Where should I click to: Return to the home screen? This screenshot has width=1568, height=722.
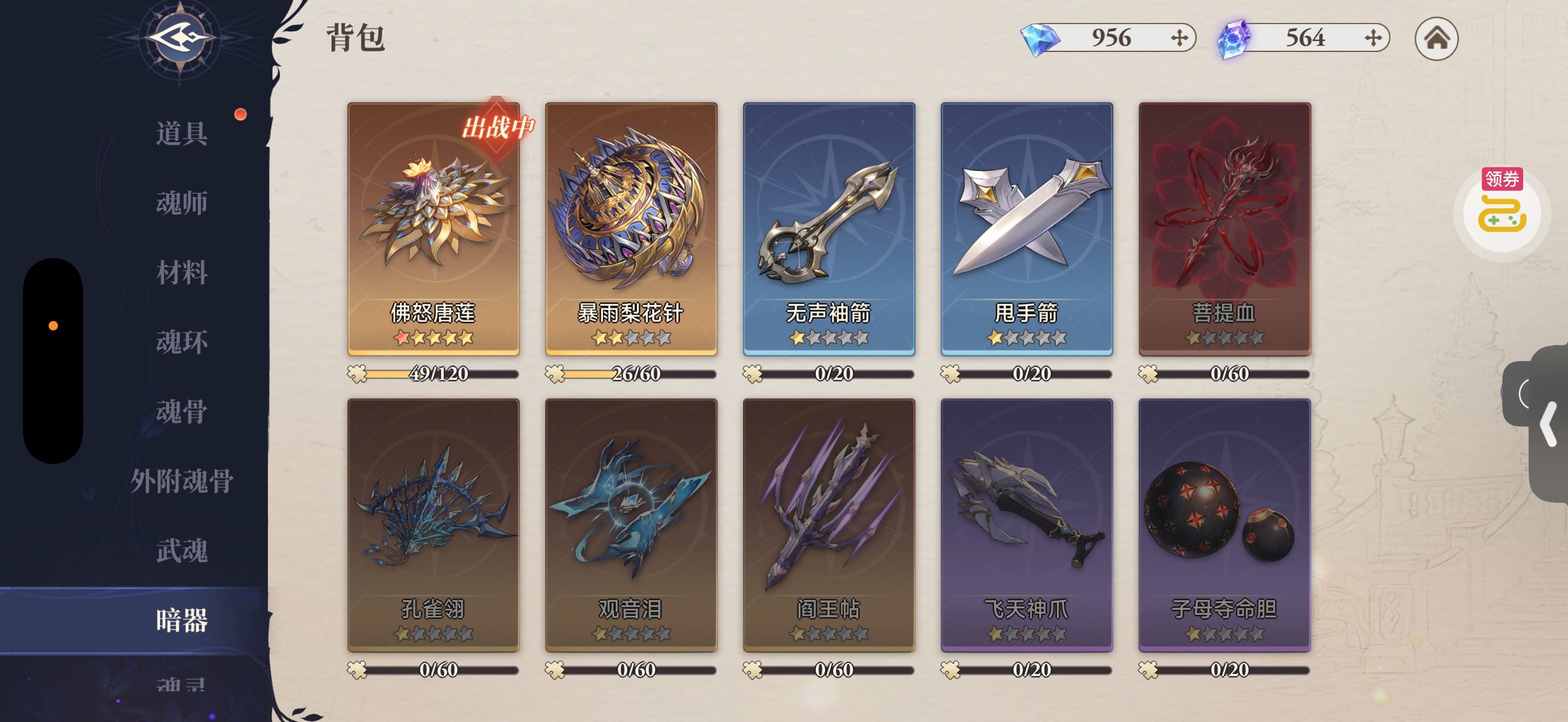(x=1436, y=39)
